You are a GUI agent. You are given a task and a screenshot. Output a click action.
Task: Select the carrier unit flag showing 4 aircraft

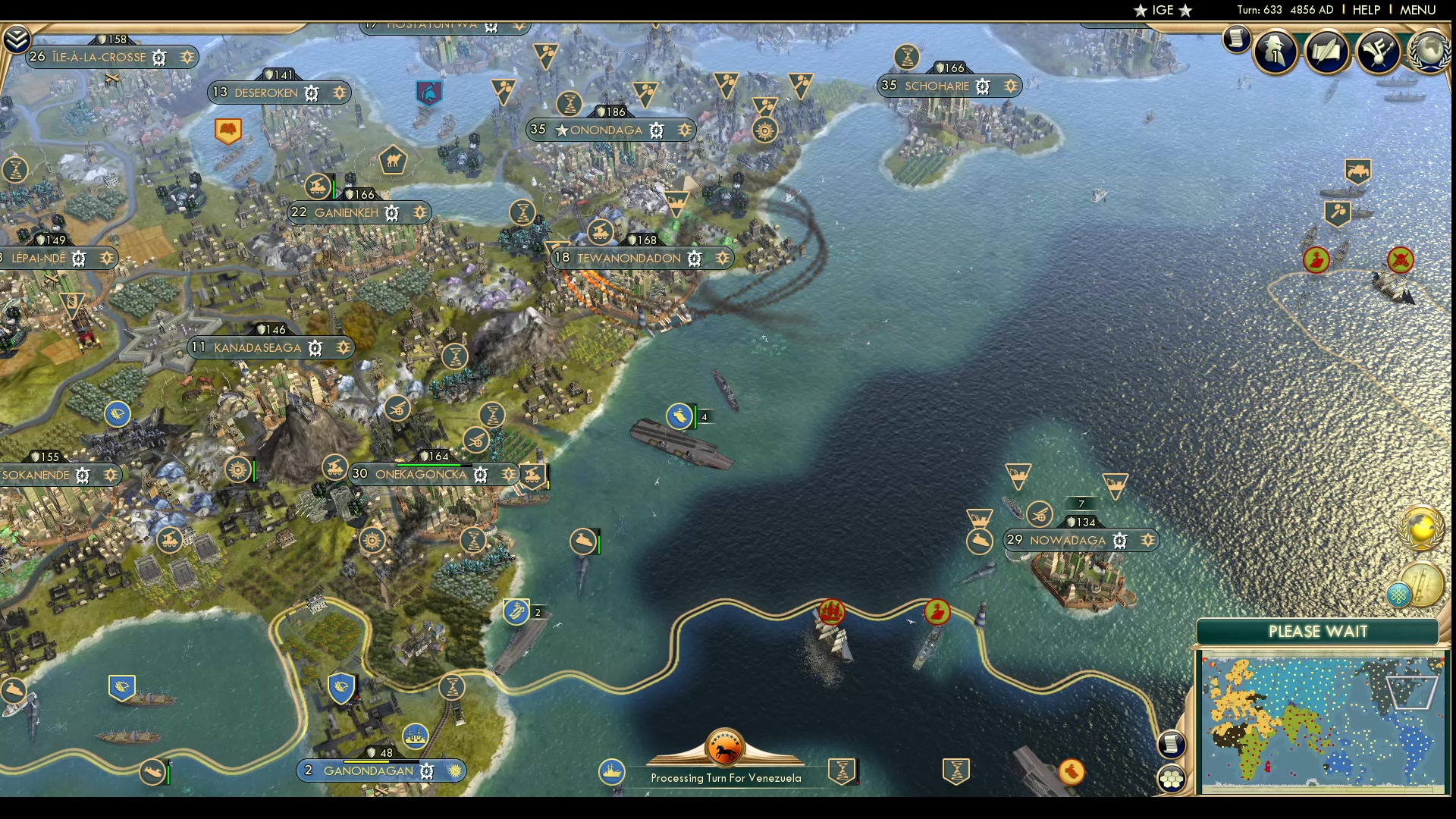click(681, 416)
